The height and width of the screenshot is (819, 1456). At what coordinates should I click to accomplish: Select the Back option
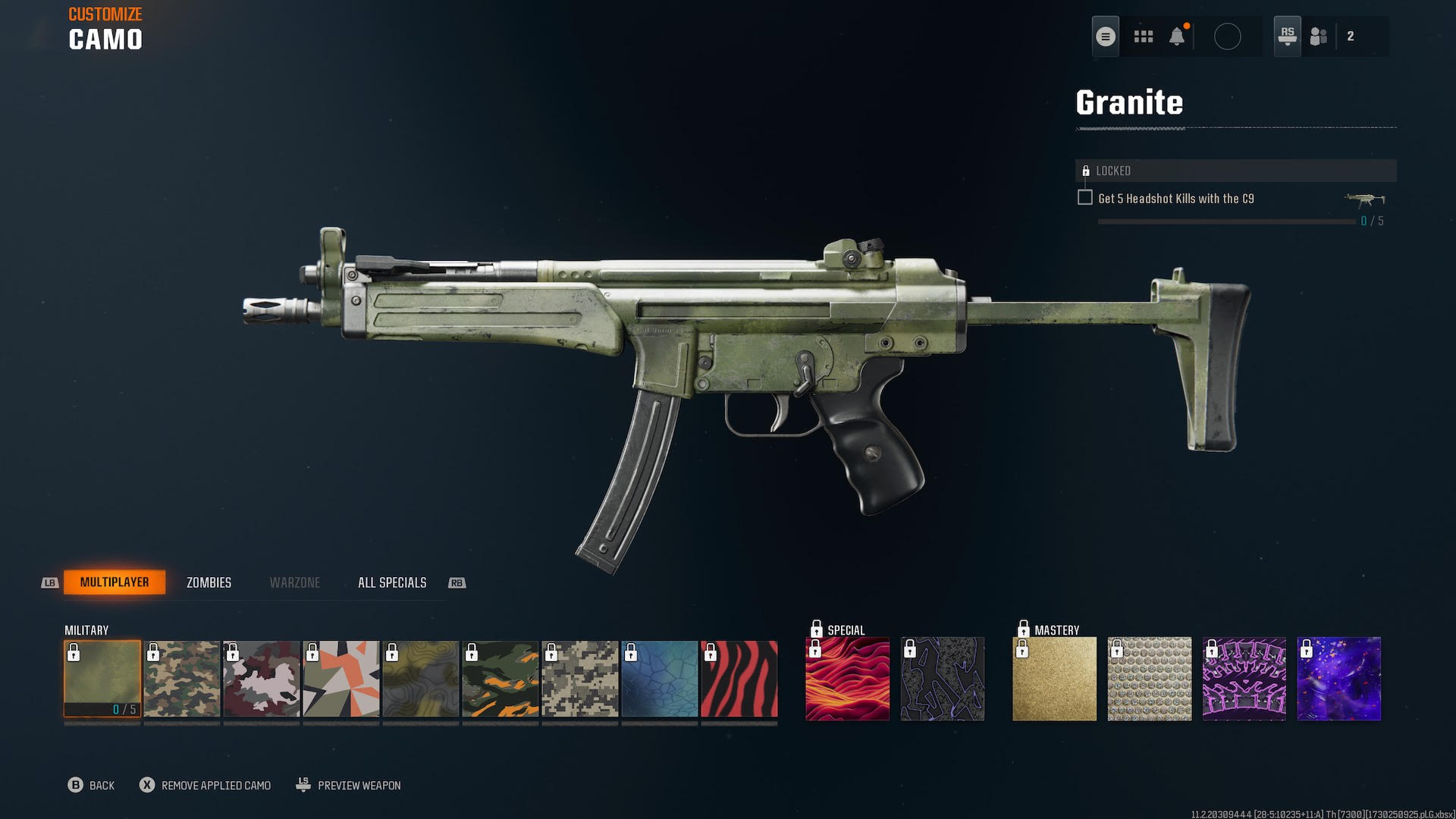click(99, 786)
